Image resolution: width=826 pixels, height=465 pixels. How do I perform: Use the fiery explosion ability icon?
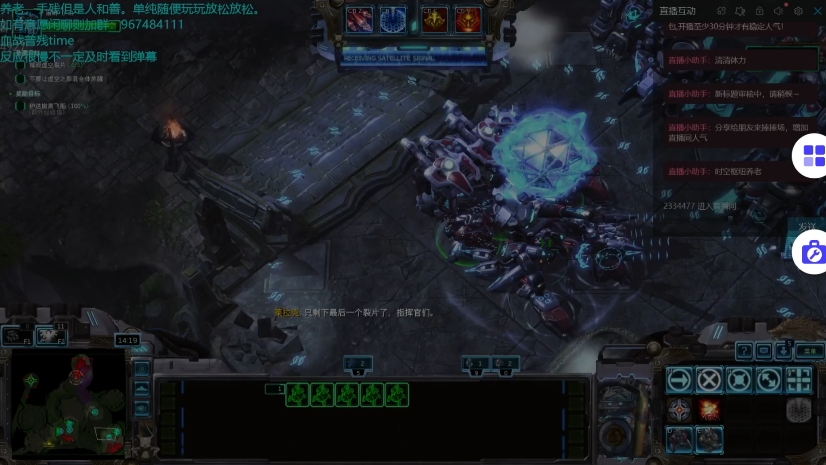coord(709,409)
